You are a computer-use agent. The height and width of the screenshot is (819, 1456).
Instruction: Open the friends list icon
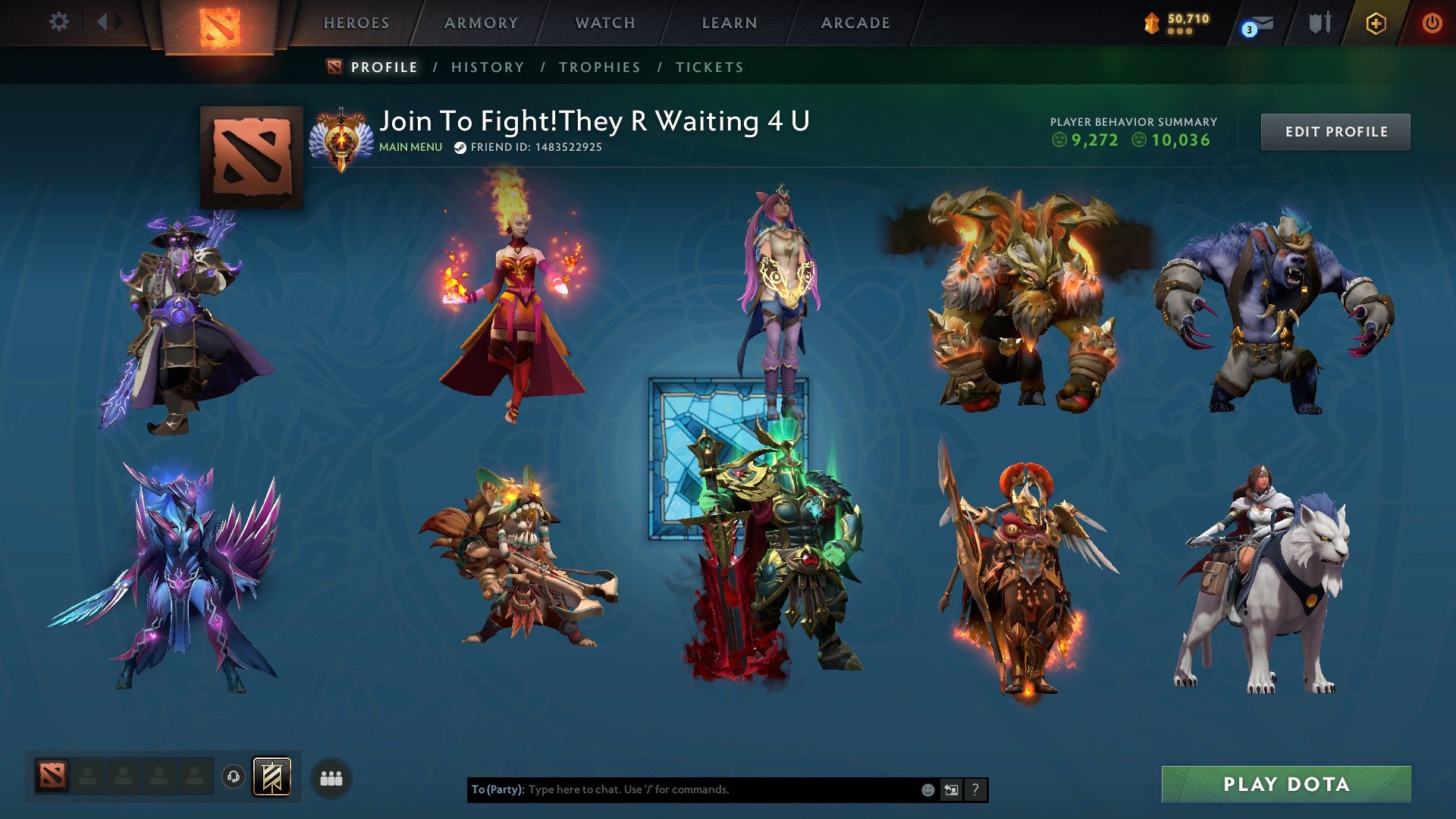(331, 777)
